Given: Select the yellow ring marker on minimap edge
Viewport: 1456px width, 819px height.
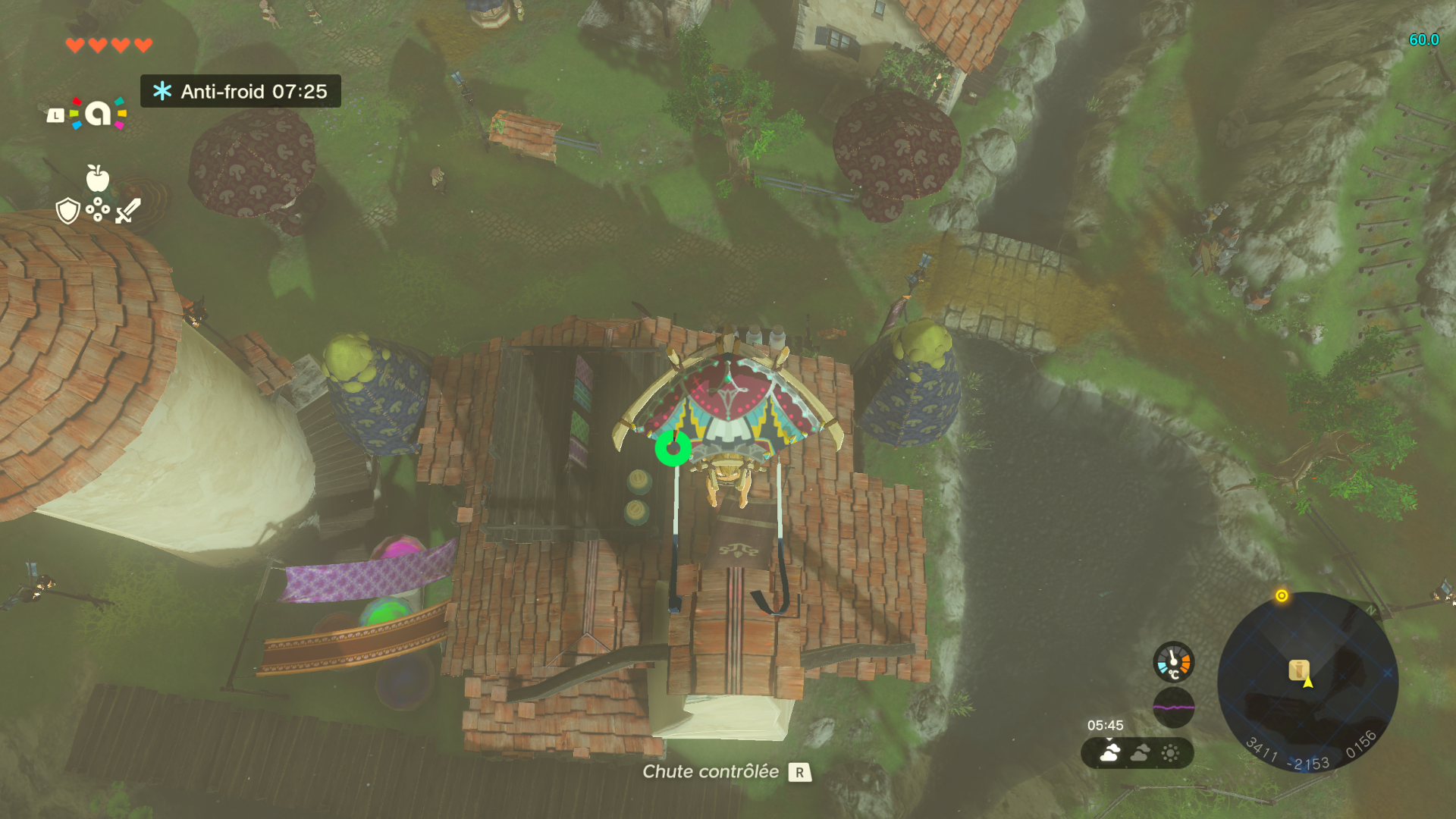Looking at the screenshot, I should pyautogui.click(x=1282, y=596).
